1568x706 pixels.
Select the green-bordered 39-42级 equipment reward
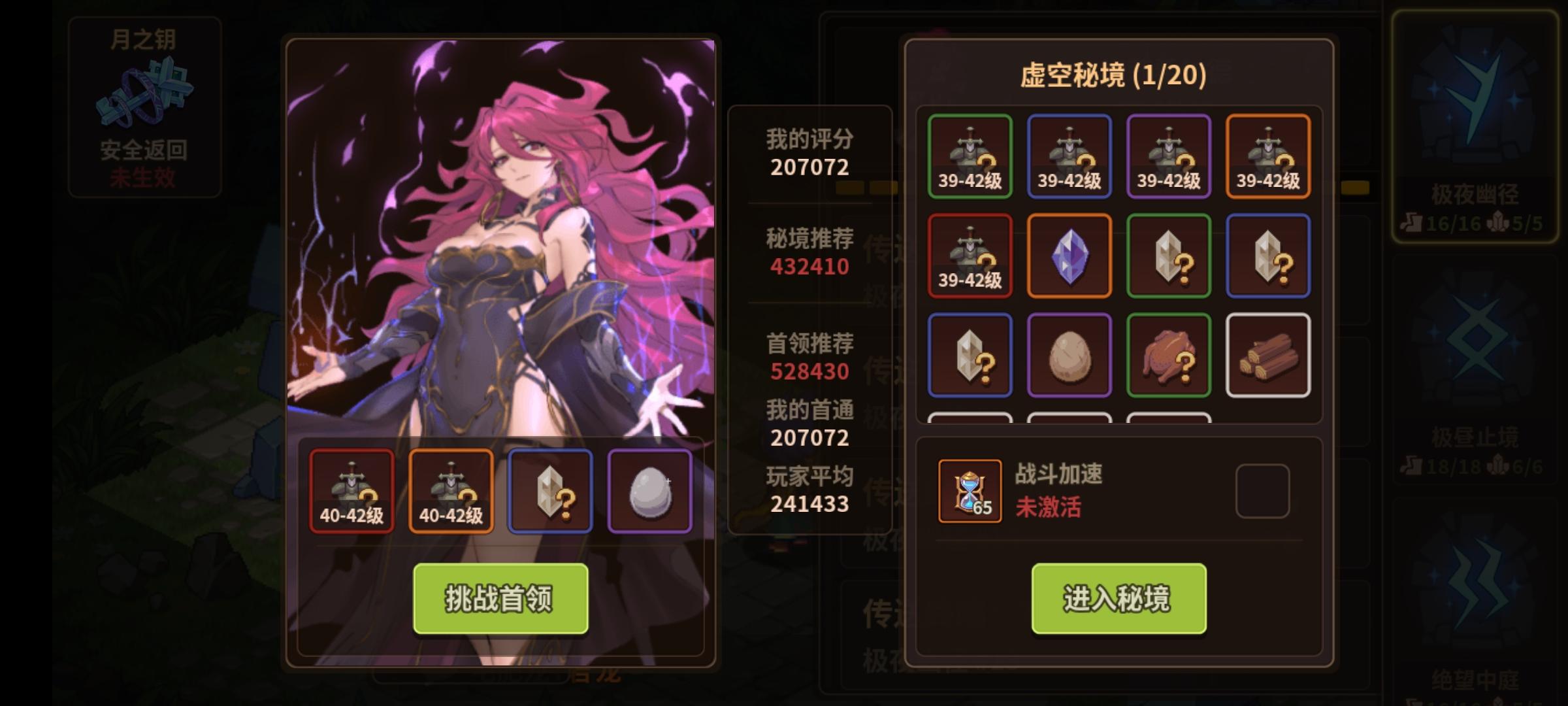(970, 155)
